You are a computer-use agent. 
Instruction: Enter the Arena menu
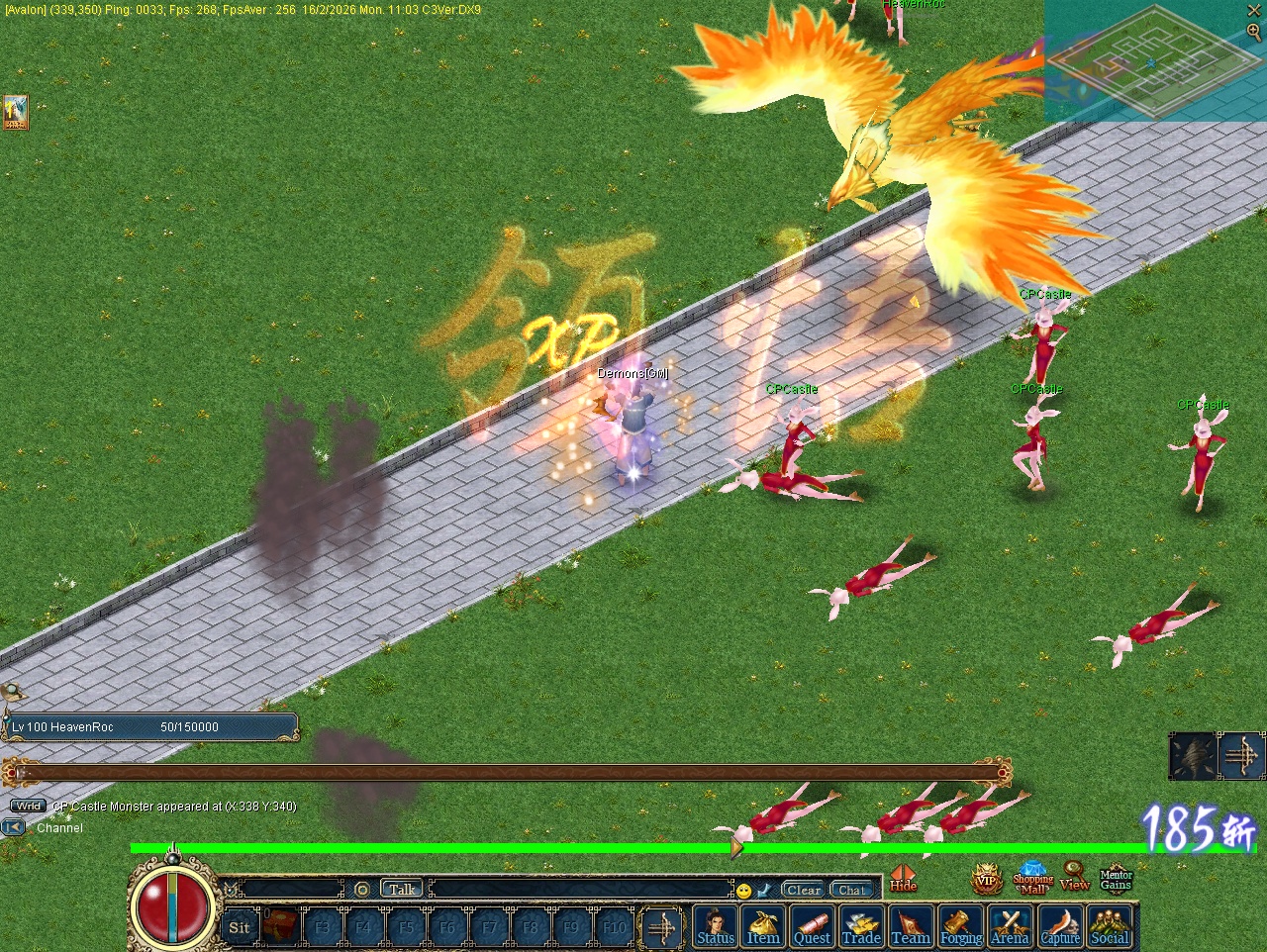tap(1010, 926)
